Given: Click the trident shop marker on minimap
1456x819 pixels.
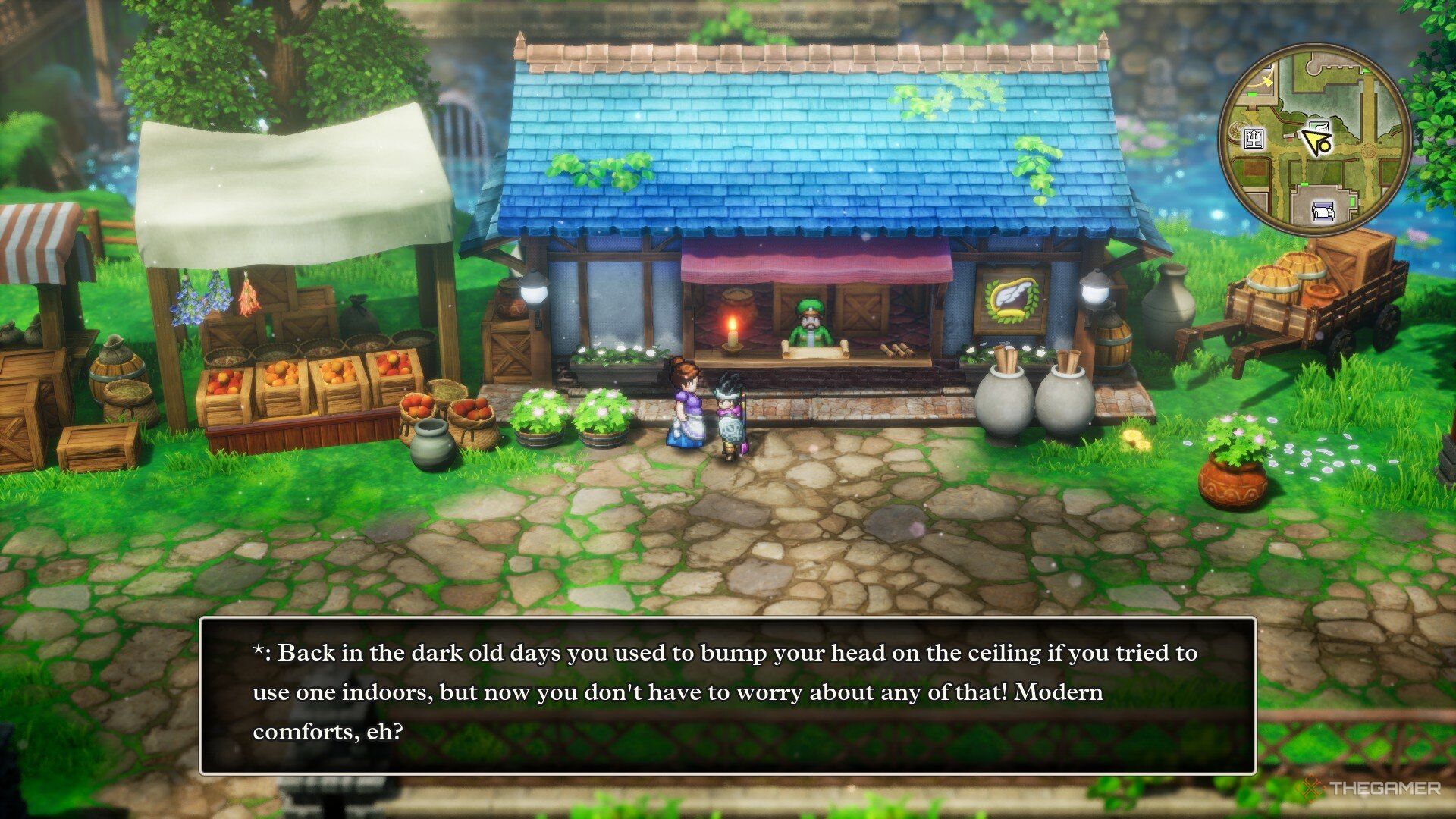Looking at the screenshot, I should 1254,138.
